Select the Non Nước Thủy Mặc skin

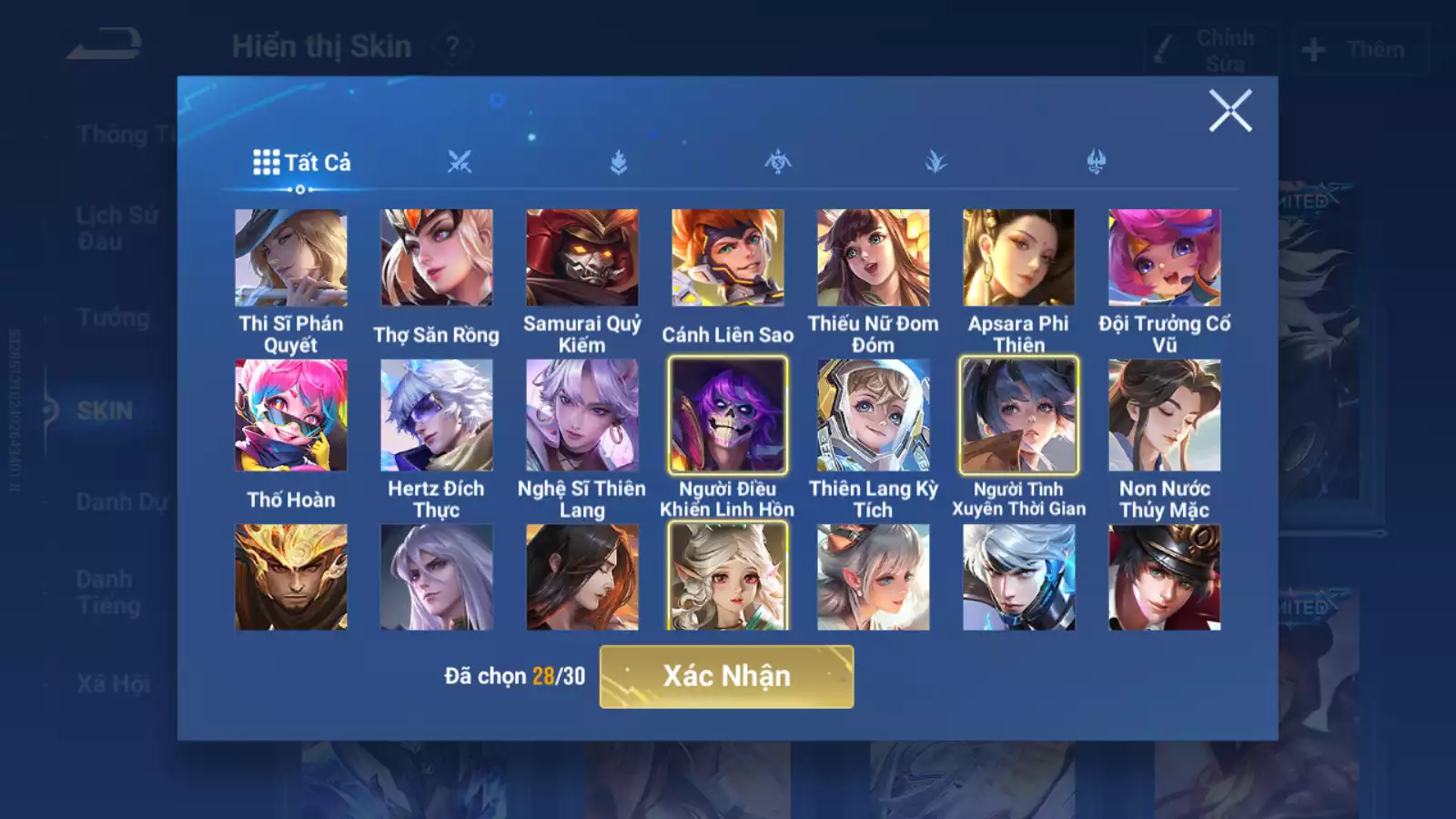click(1165, 416)
